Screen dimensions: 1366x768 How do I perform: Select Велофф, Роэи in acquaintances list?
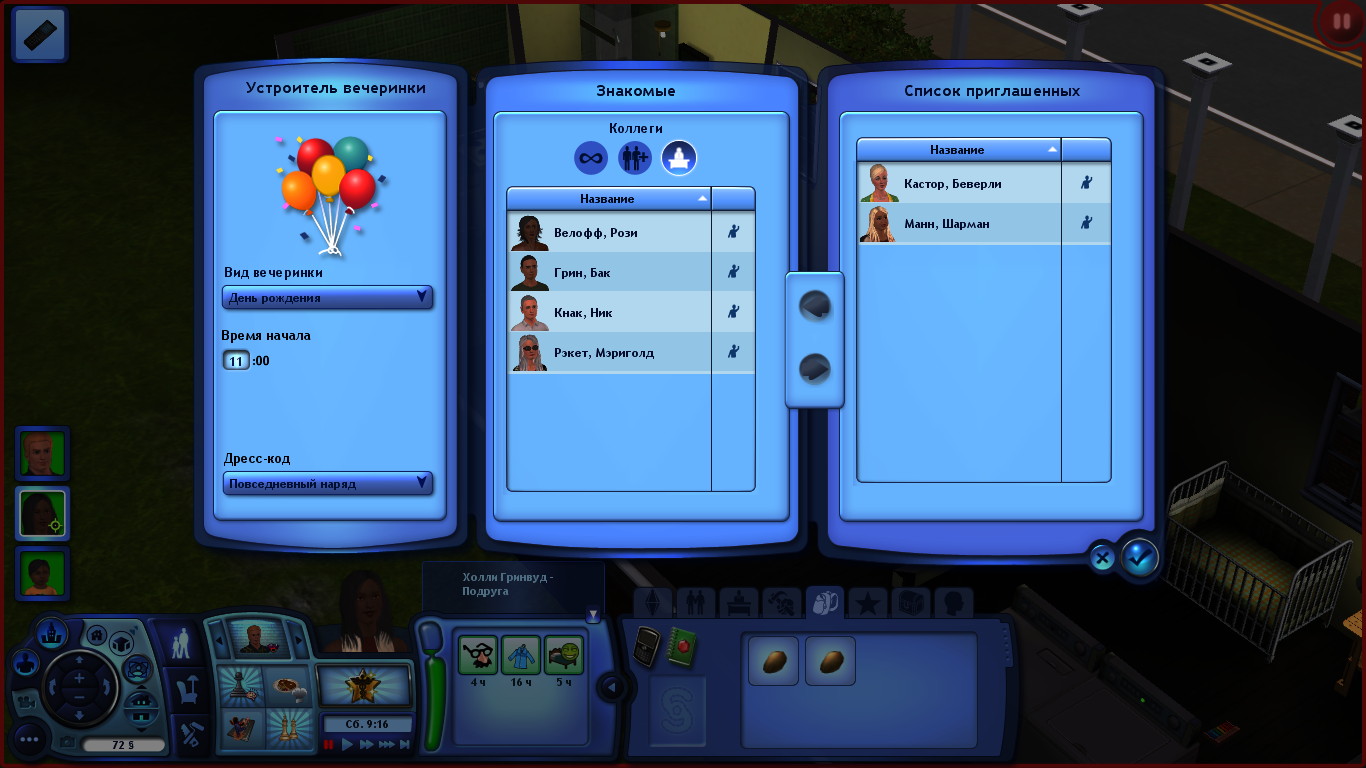pyautogui.click(x=608, y=233)
